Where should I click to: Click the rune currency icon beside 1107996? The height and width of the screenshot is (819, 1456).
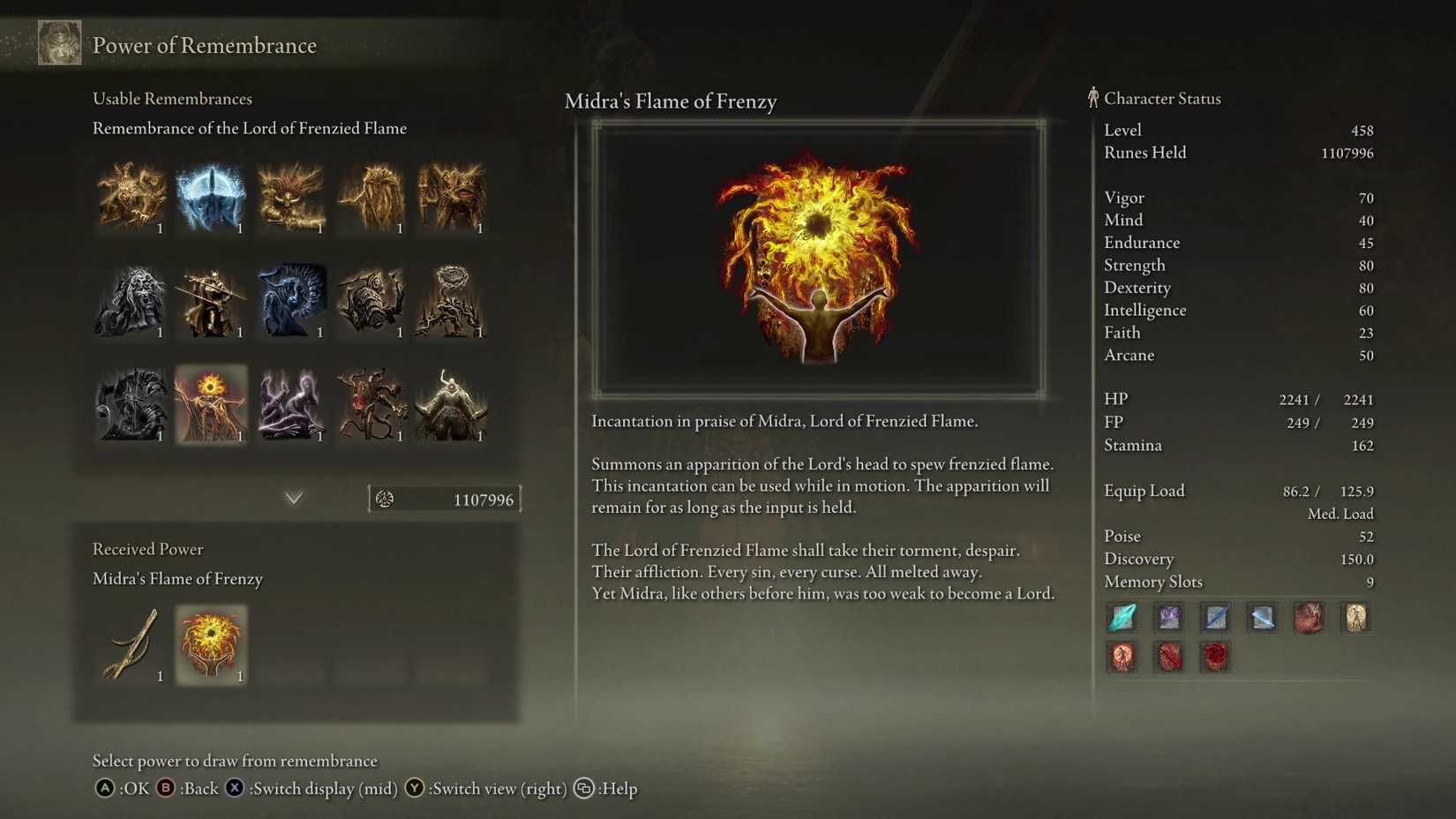(385, 499)
